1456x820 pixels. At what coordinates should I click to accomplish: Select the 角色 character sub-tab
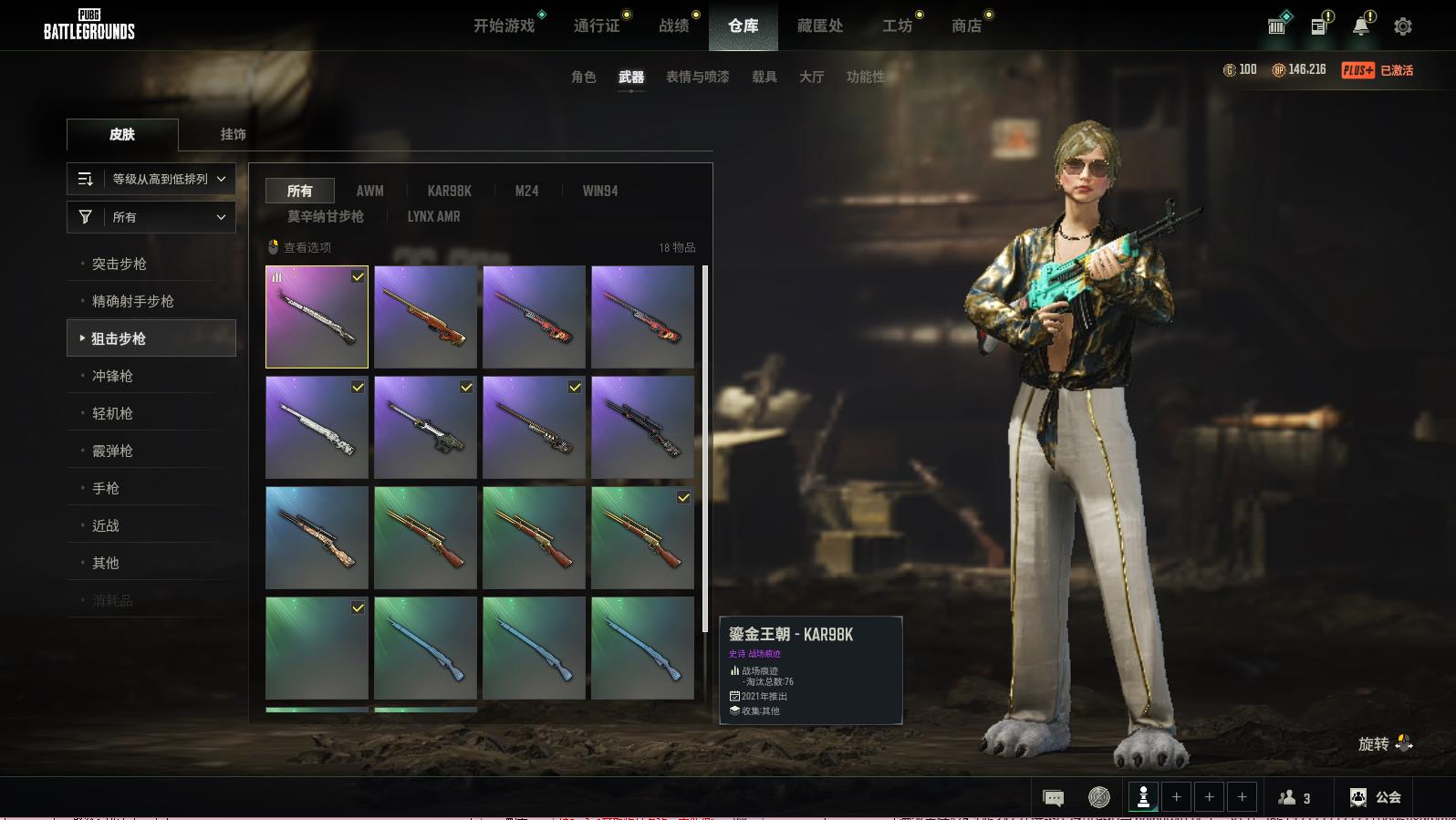coord(584,77)
